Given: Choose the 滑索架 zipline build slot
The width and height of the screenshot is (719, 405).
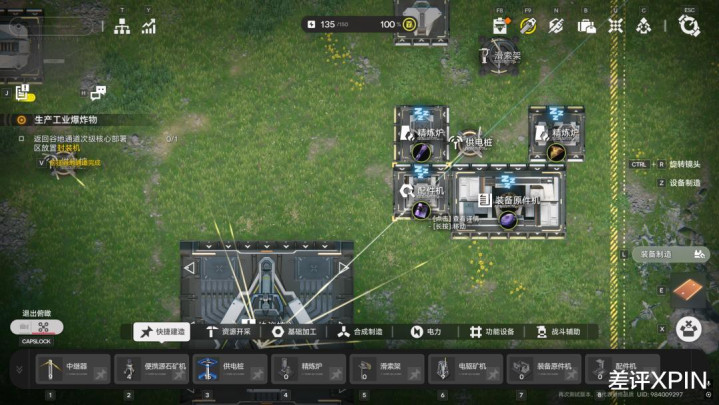Looking at the screenshot, I should (386, 369).
